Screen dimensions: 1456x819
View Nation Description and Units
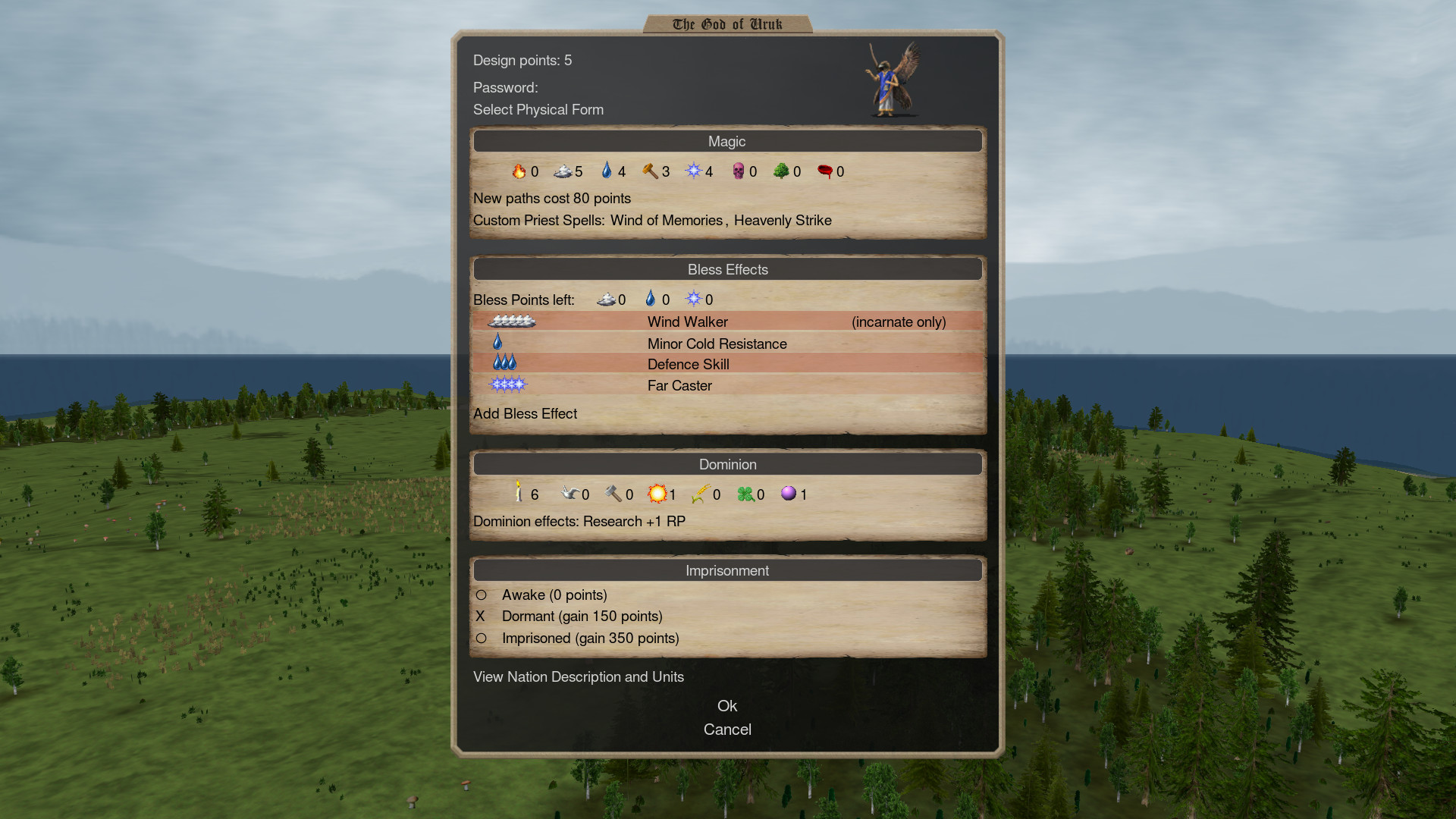tap(579, 677)
